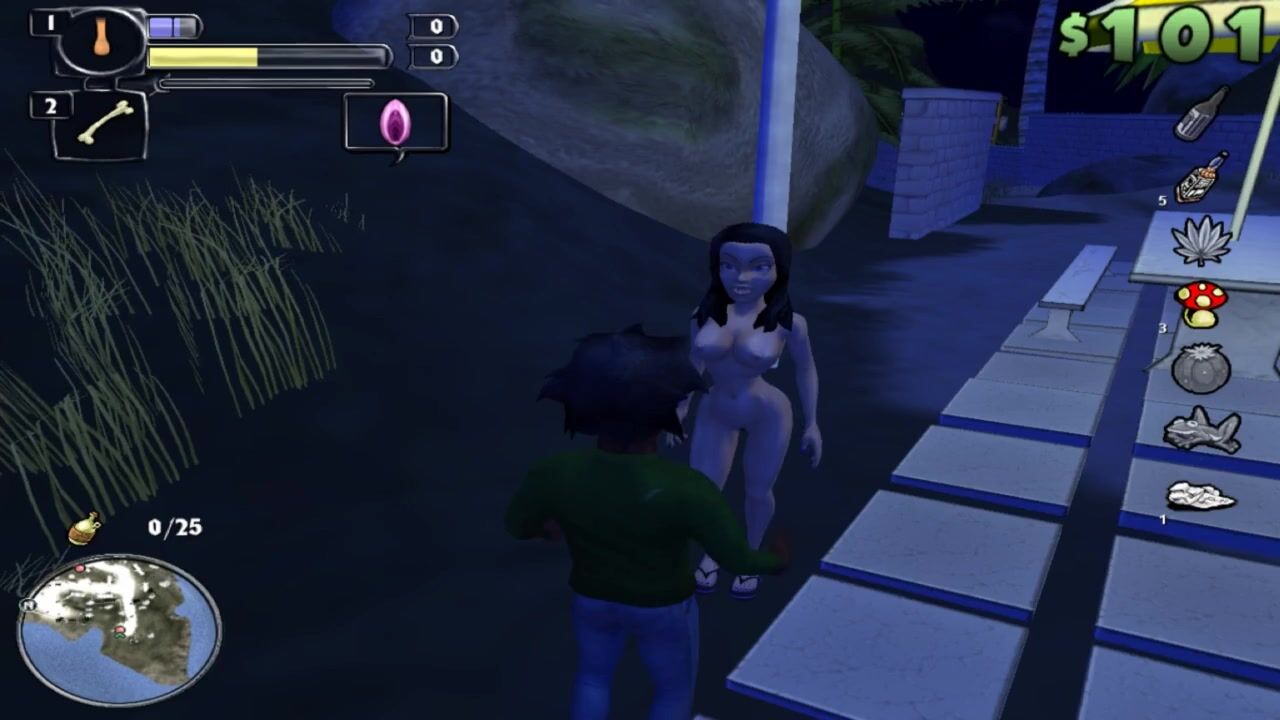This screenshot has height=720, width=1280.
Task: Pick the red mushroom item
Action: click(x=1200, y=303)
